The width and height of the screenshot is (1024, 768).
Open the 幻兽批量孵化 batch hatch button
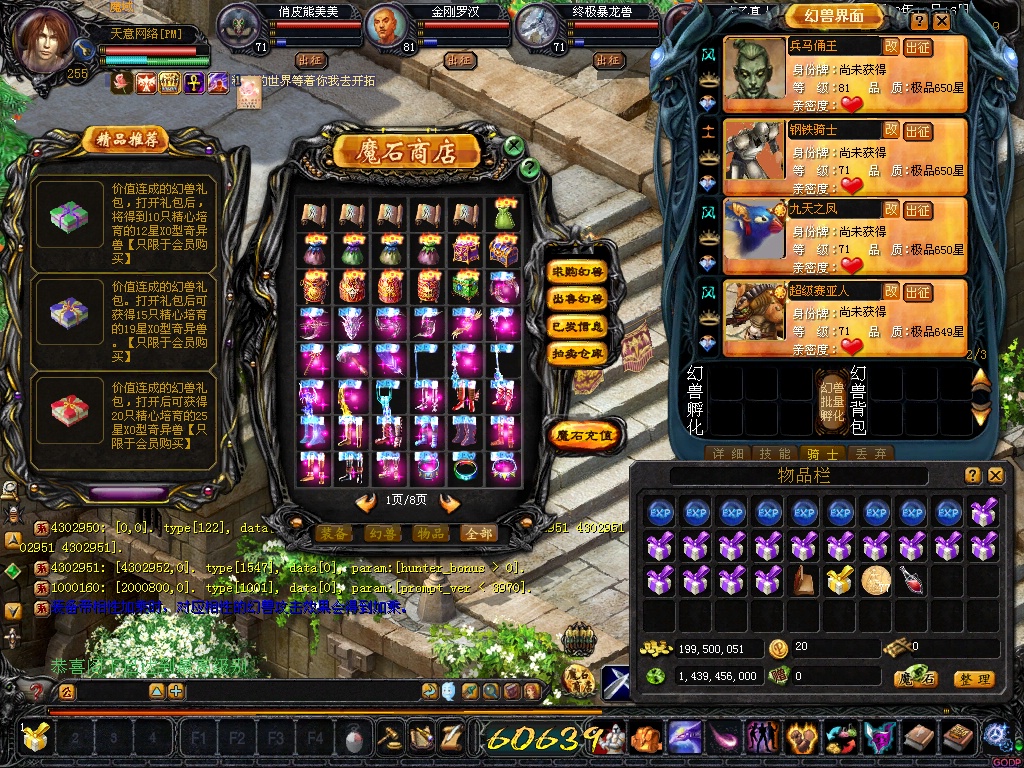(833, 399)
